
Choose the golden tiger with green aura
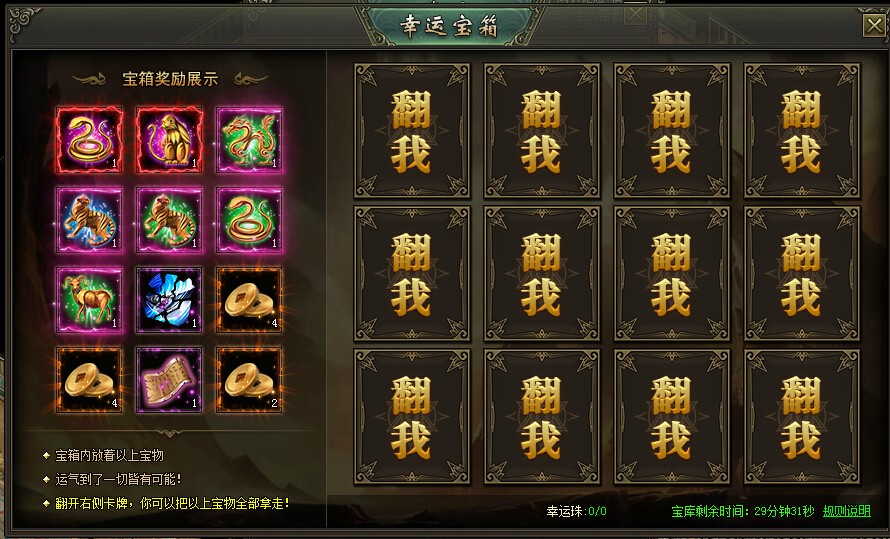click(170, 220)
